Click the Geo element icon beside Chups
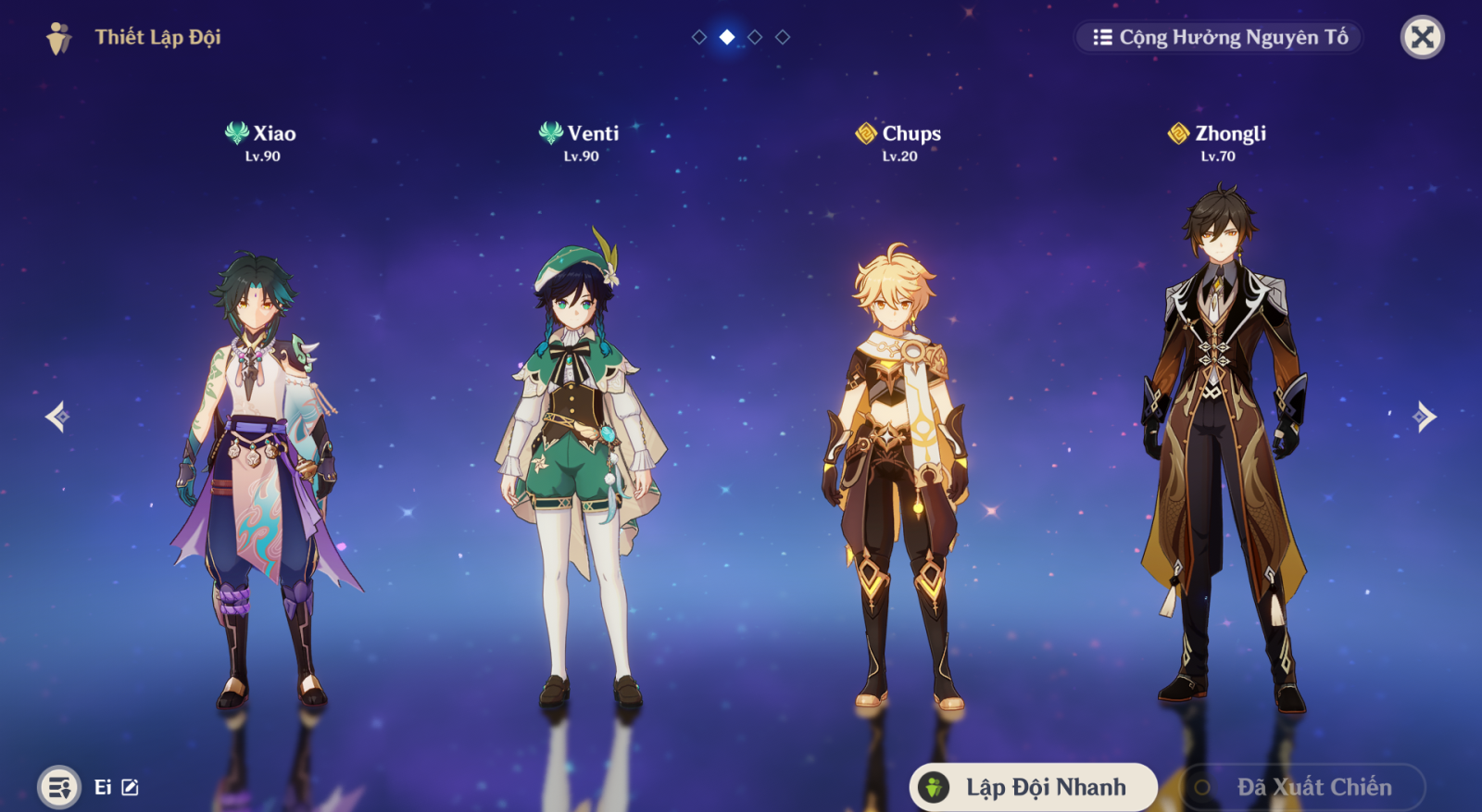This screenshot has height=812, width=1482. pyautogui.click(x=865, y=132)
